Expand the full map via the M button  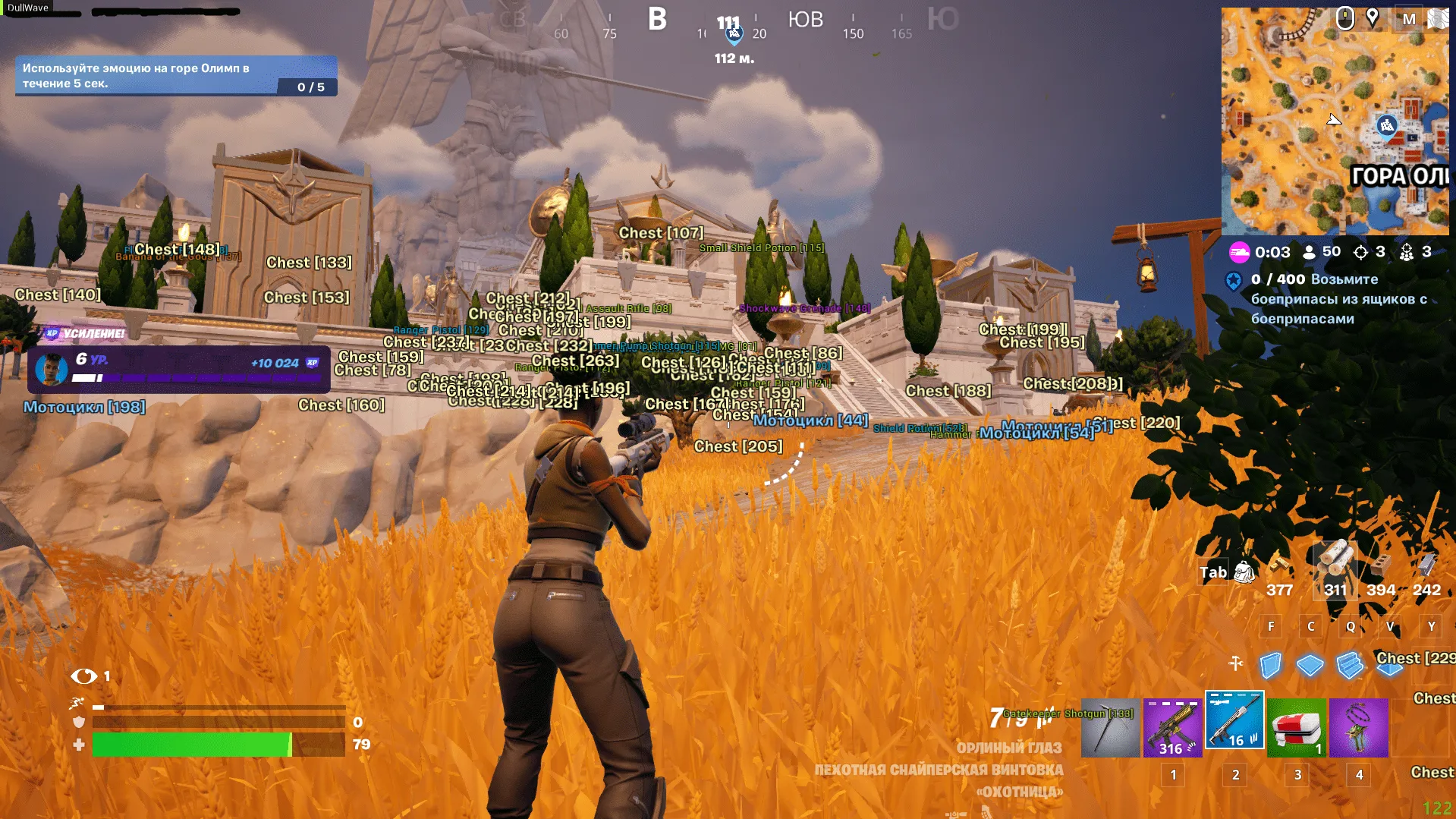(1409, 19)
